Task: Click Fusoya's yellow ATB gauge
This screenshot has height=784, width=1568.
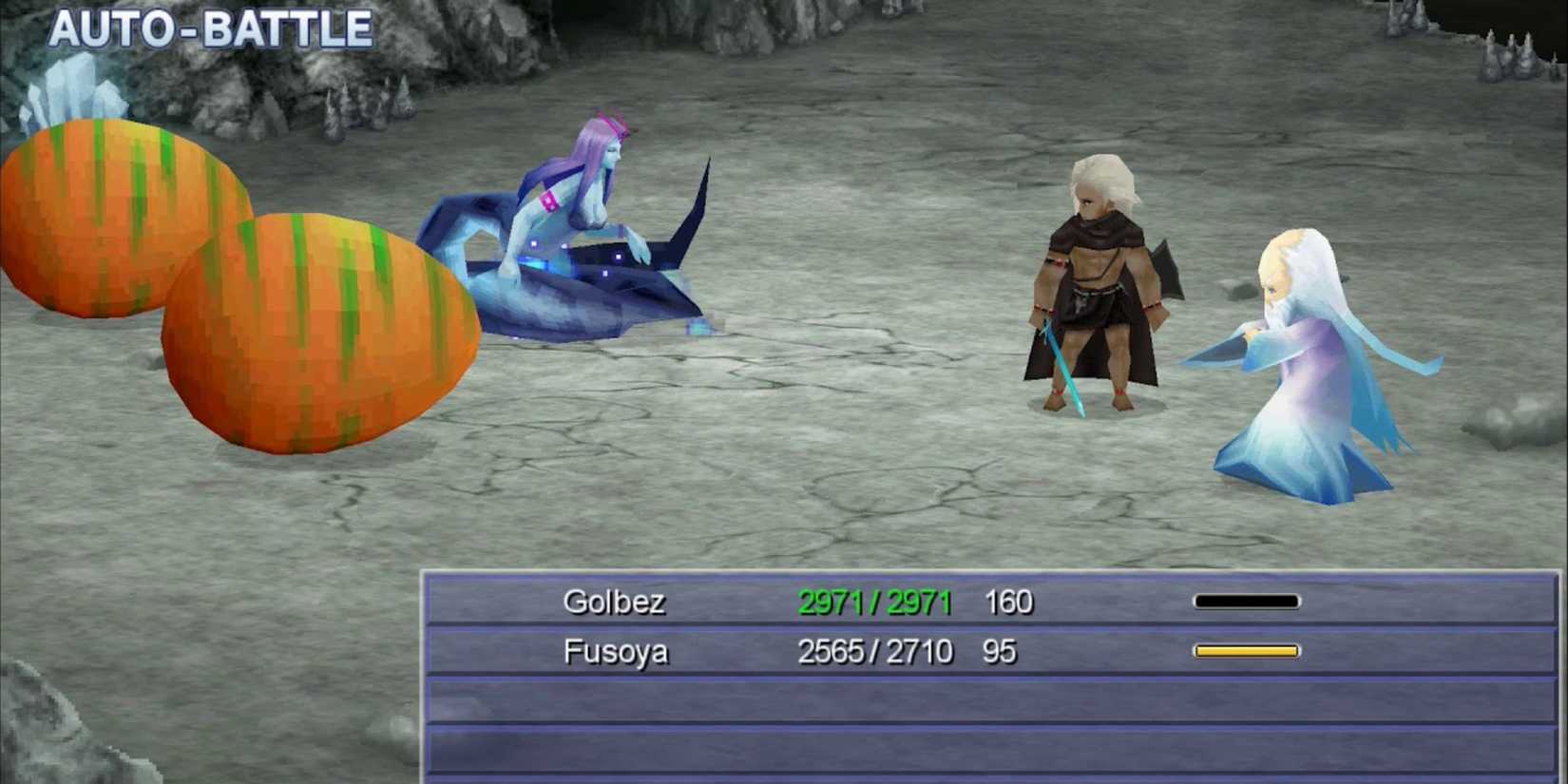Action: (x=1246, y=650)
